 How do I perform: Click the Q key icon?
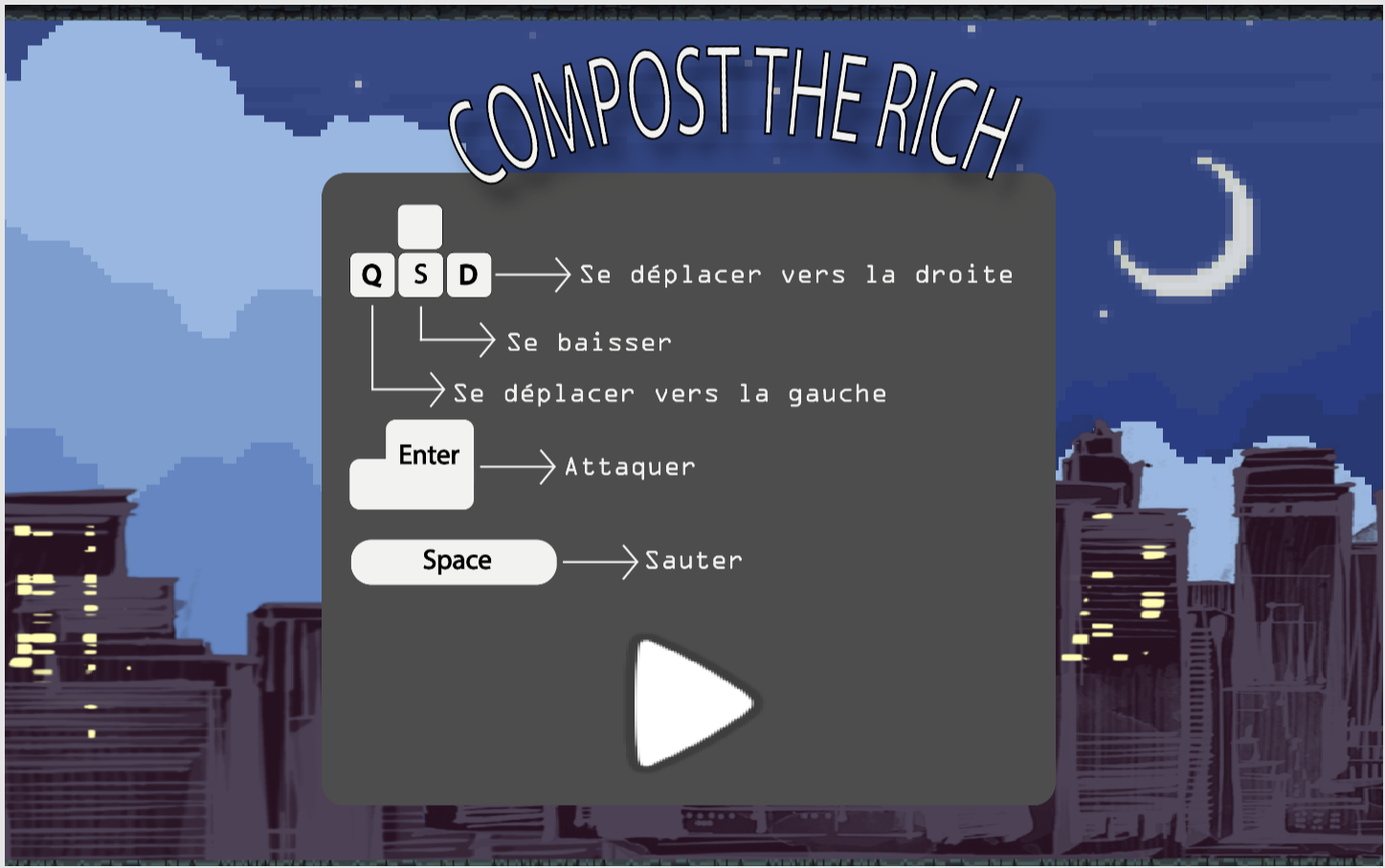[372, 275]
